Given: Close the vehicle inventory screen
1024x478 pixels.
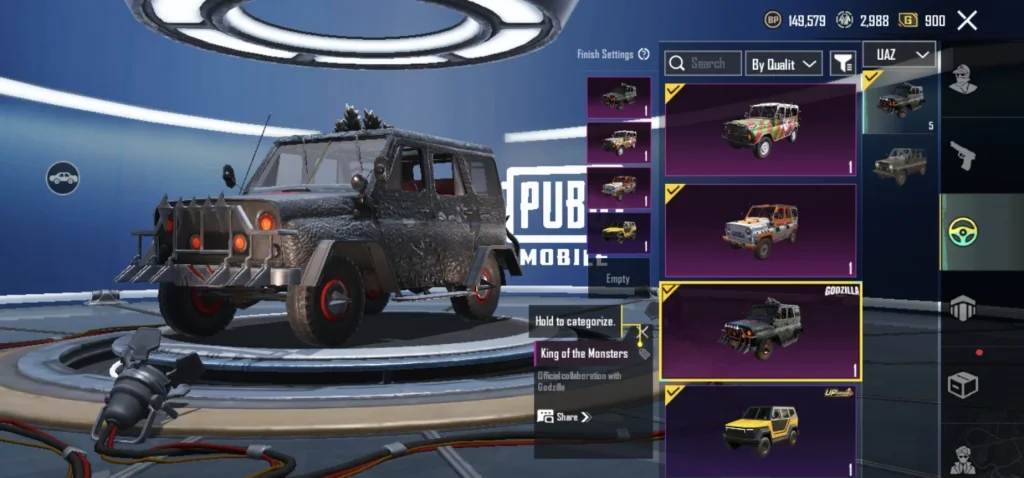Looking at the screenshot, I should 967,20.
